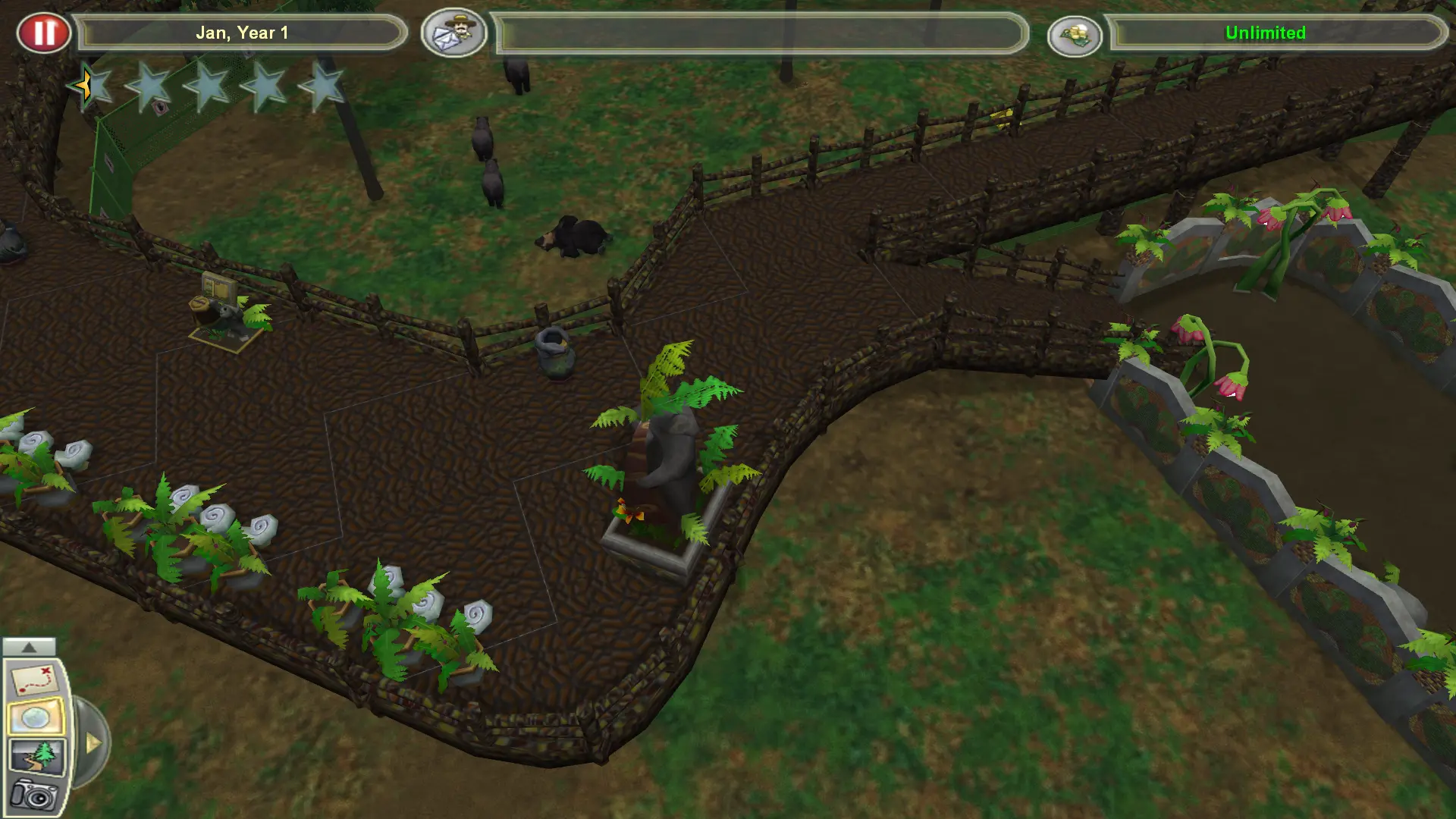Toggle pause with the red pause button

pos(44,32)
